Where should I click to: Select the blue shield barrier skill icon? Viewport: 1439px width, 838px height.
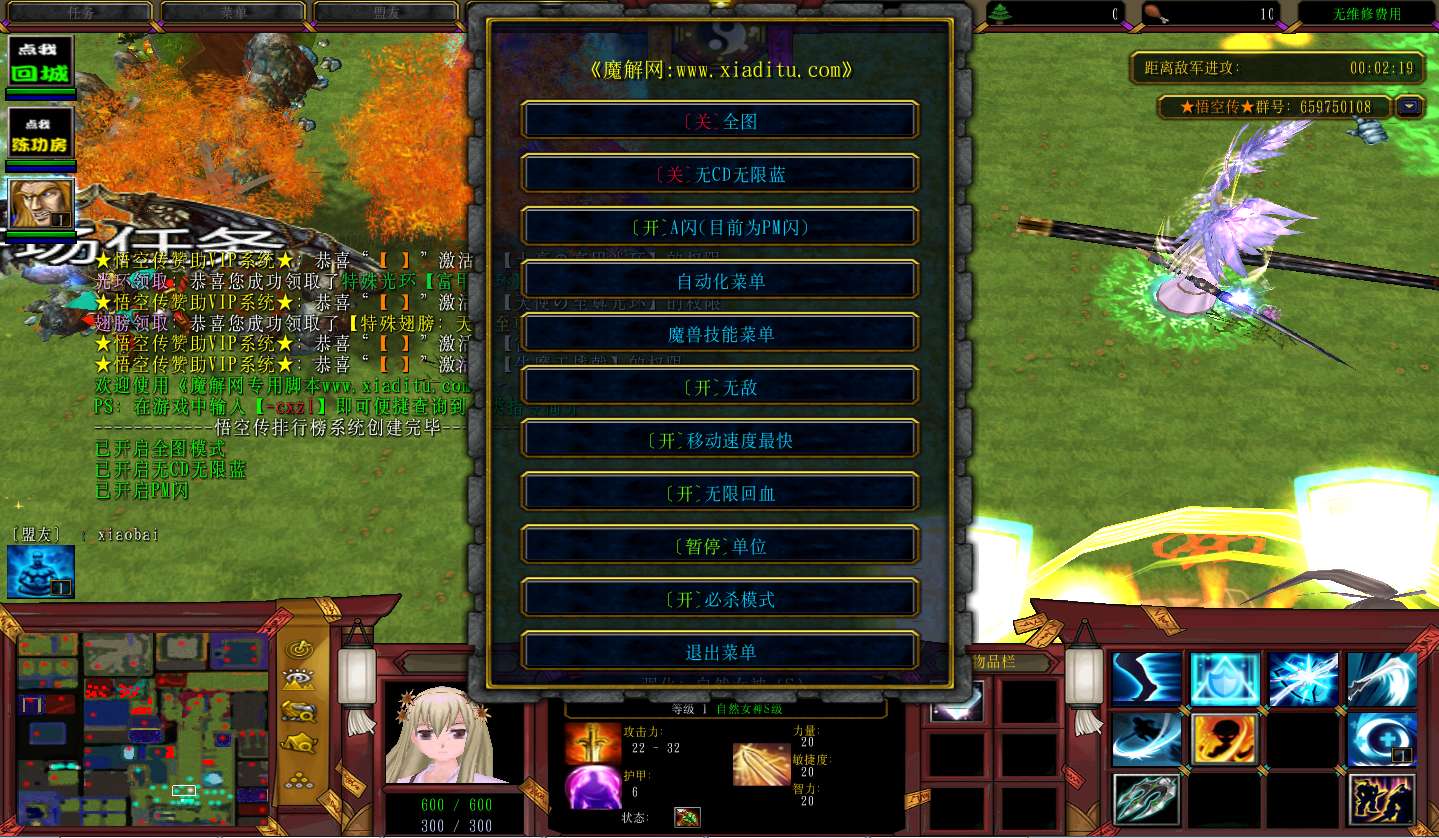point(1224,679)
